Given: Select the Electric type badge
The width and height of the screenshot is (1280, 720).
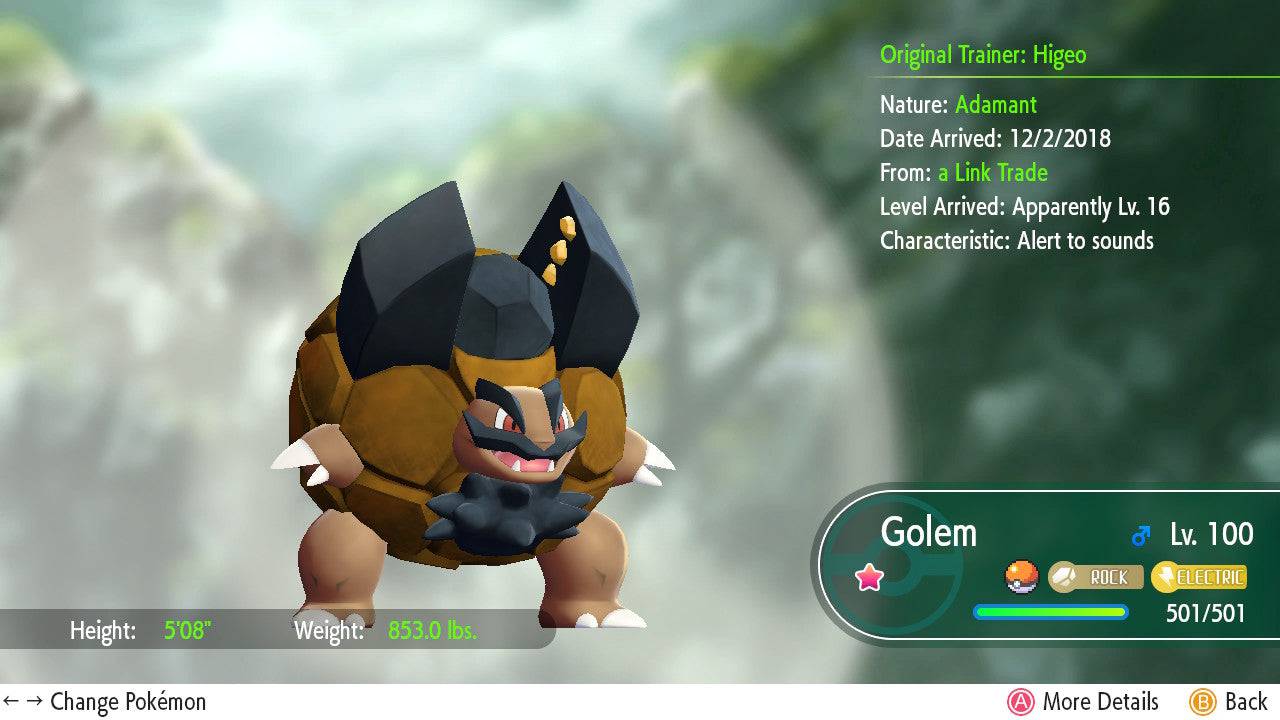Looking at the screenshot, I should (1199, 577).
